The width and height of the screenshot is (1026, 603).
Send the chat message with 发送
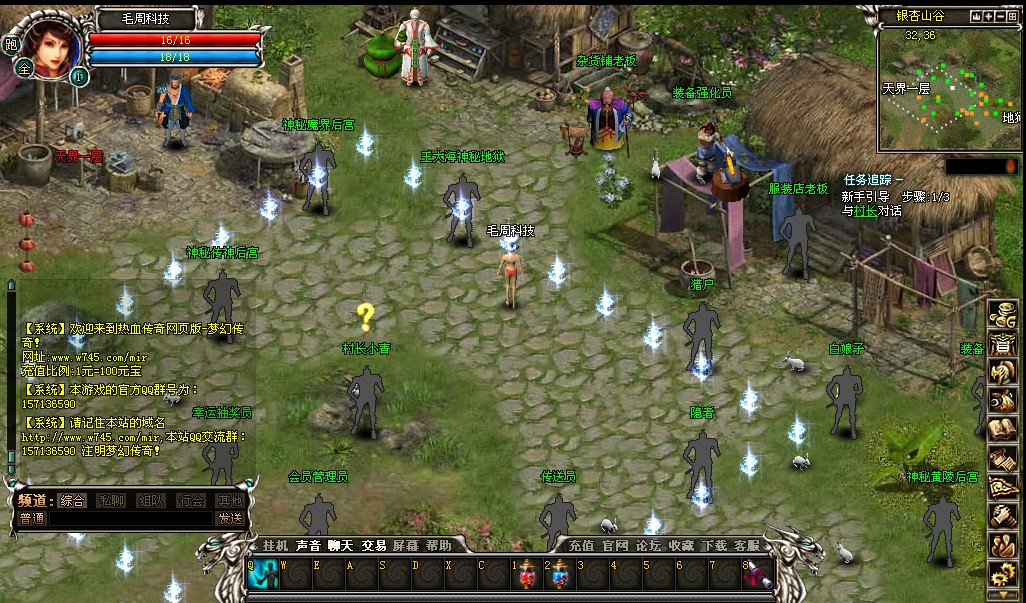[230, 518]
